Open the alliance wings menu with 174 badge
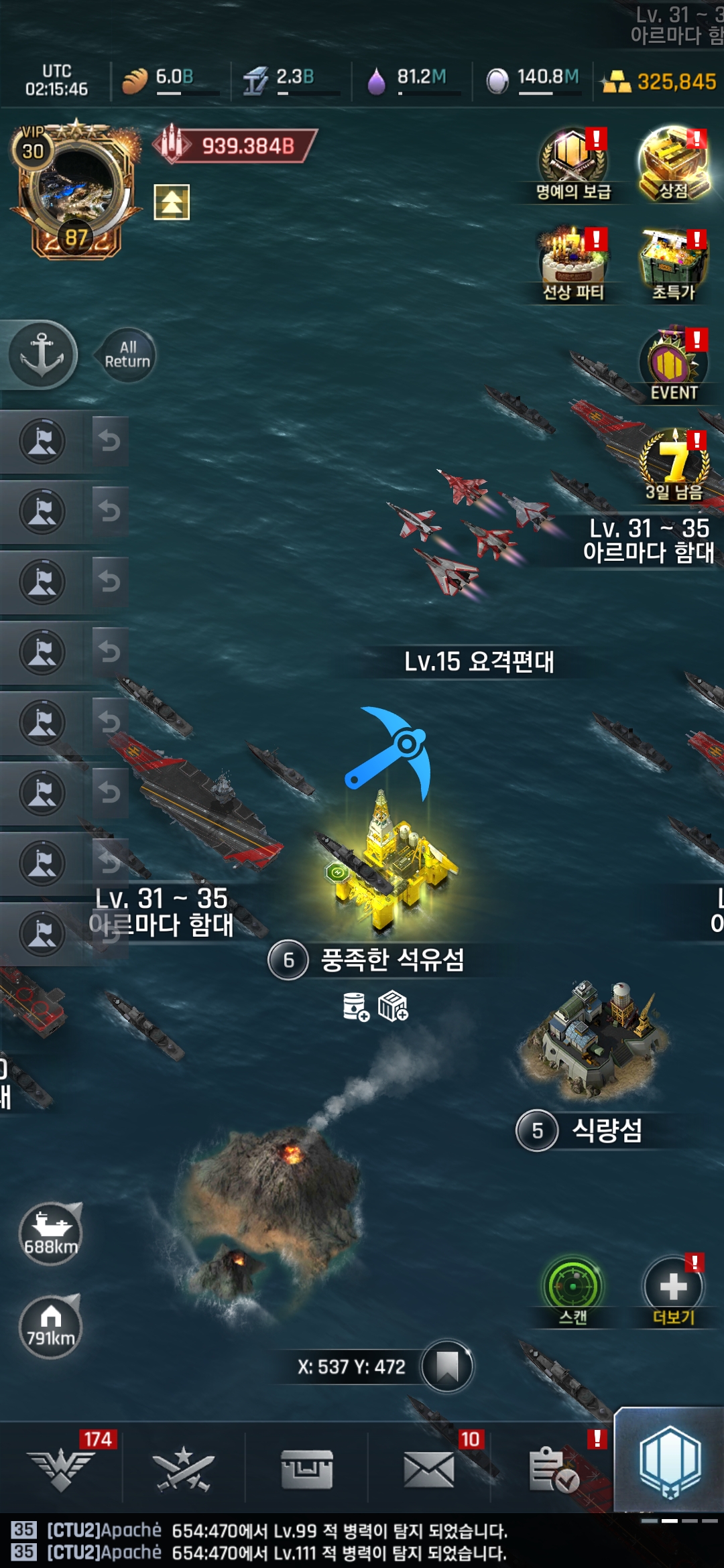724x1568 pixels. (62, 1469)
